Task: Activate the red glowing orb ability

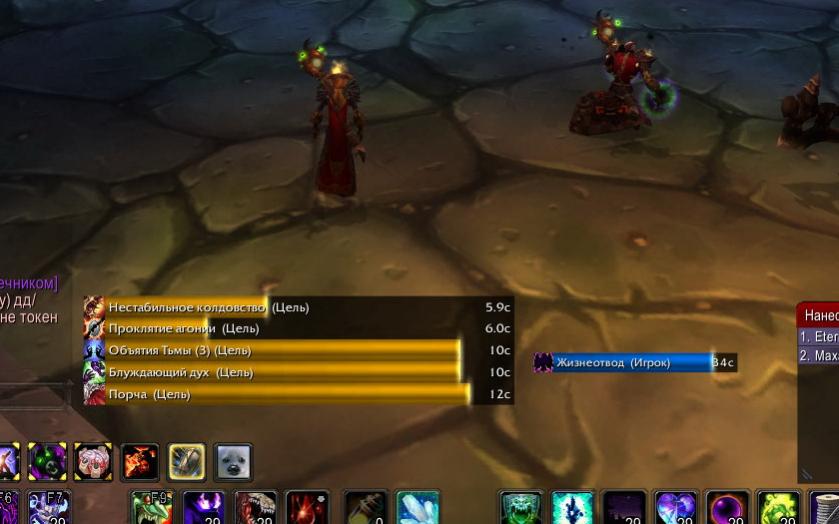Action: [x=307, y=508]
